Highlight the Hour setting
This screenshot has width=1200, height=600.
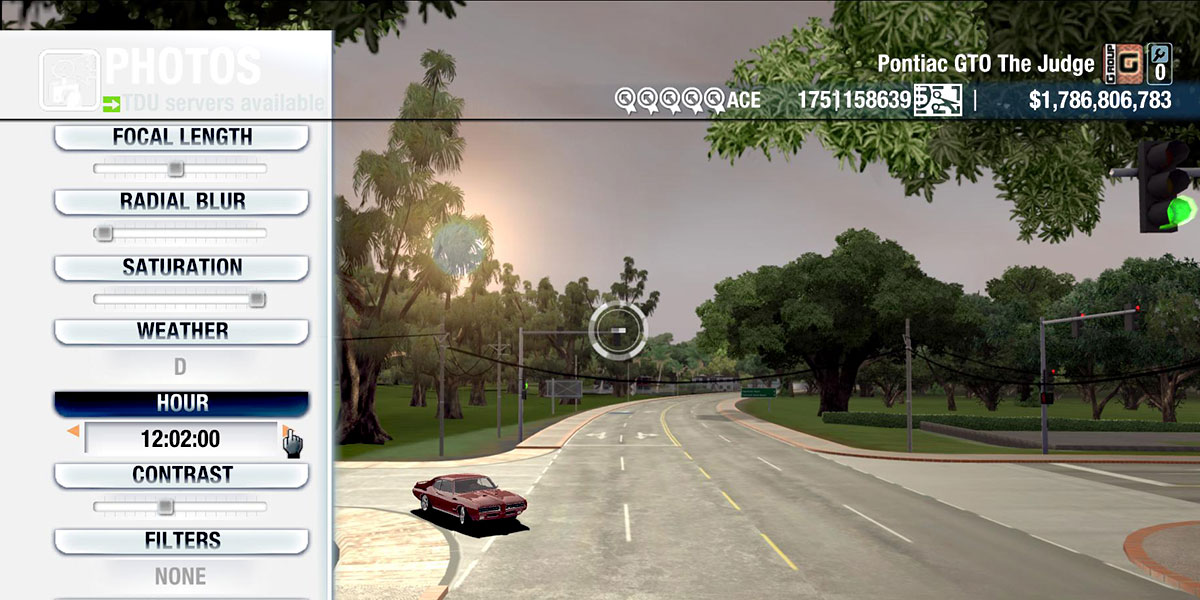[x=181, y=403]
